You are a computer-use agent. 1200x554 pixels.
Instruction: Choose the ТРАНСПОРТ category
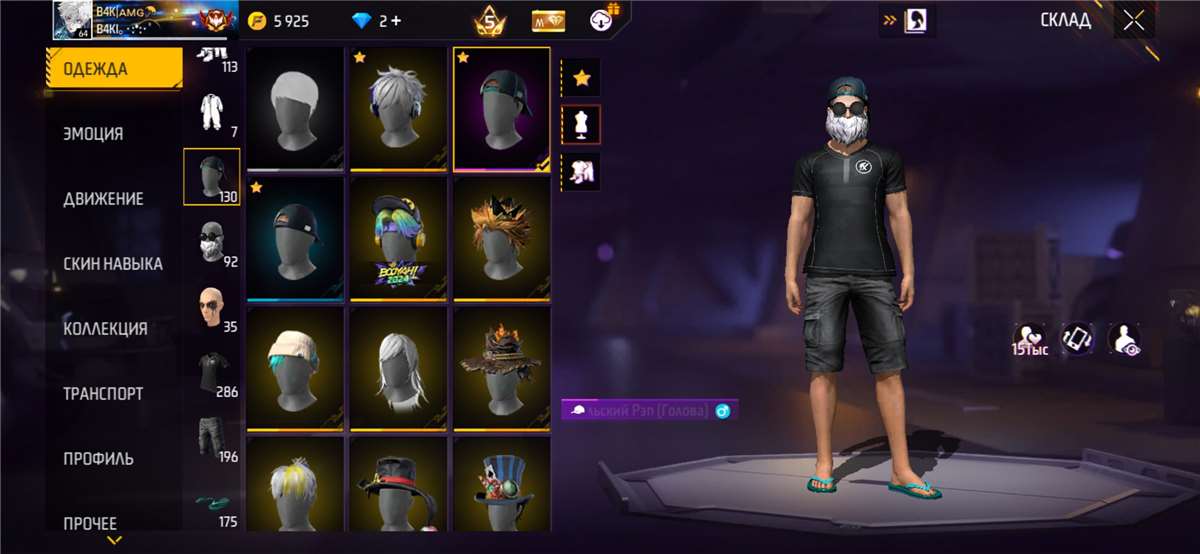pyautogui.click(x=103, y=394)
